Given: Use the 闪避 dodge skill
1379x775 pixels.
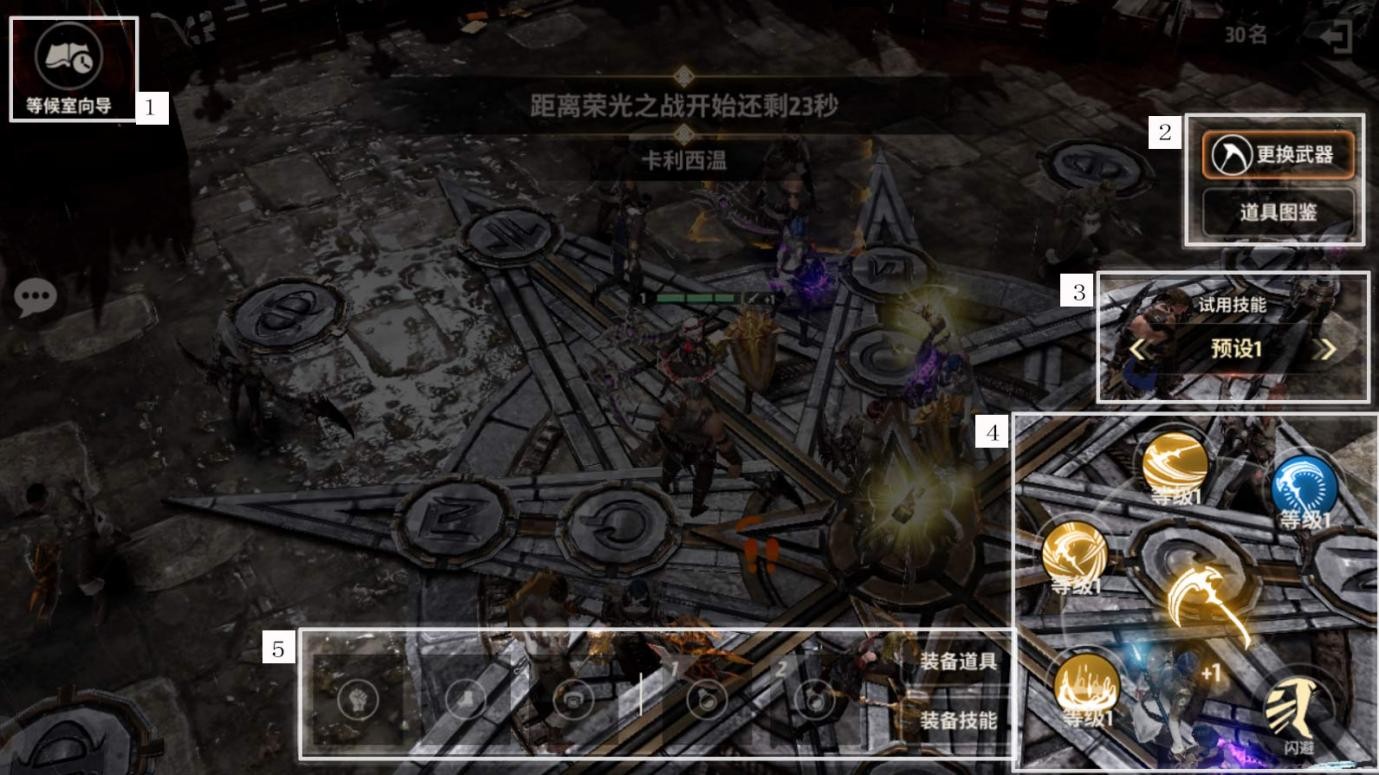Looking at the screenshot, I should click(1298, 714).
